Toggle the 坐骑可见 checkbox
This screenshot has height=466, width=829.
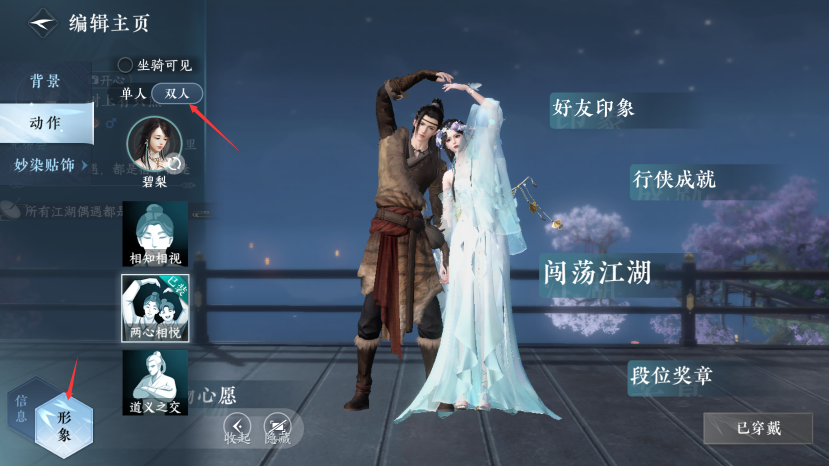point(125,65)
